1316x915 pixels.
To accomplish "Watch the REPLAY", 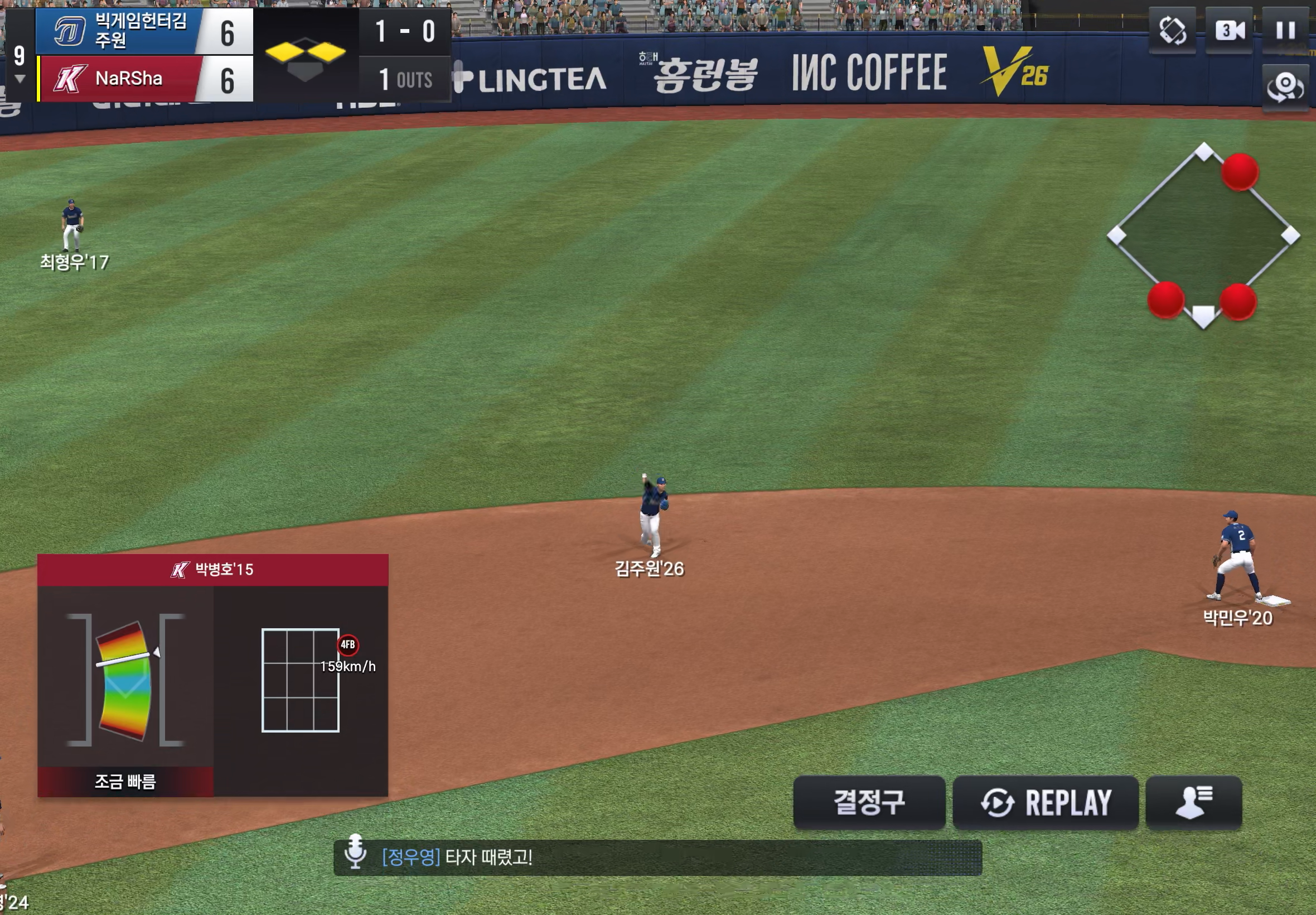I will (1045, 802).
